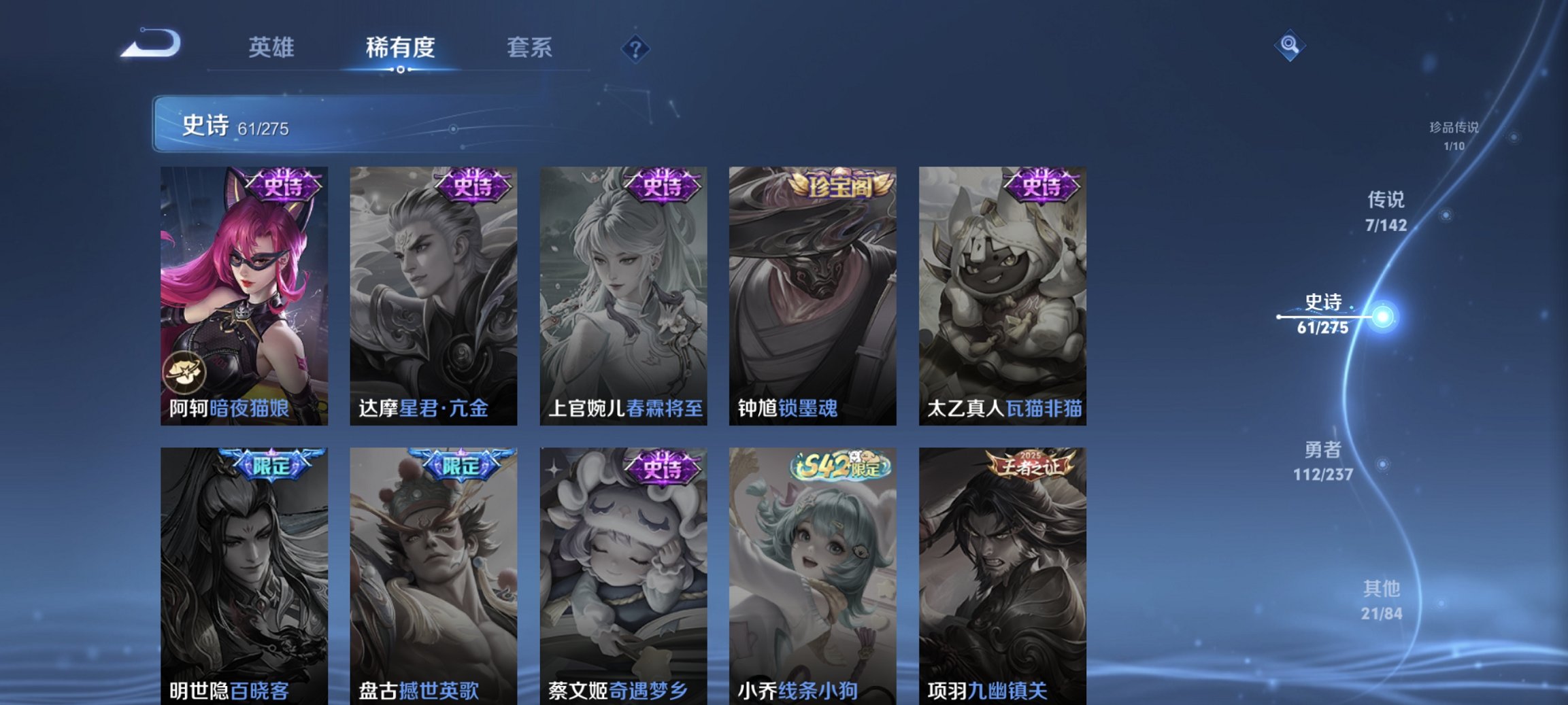Select the 稀有度 tab
This screenshot has height=705, width=1568.
point(401,48)
